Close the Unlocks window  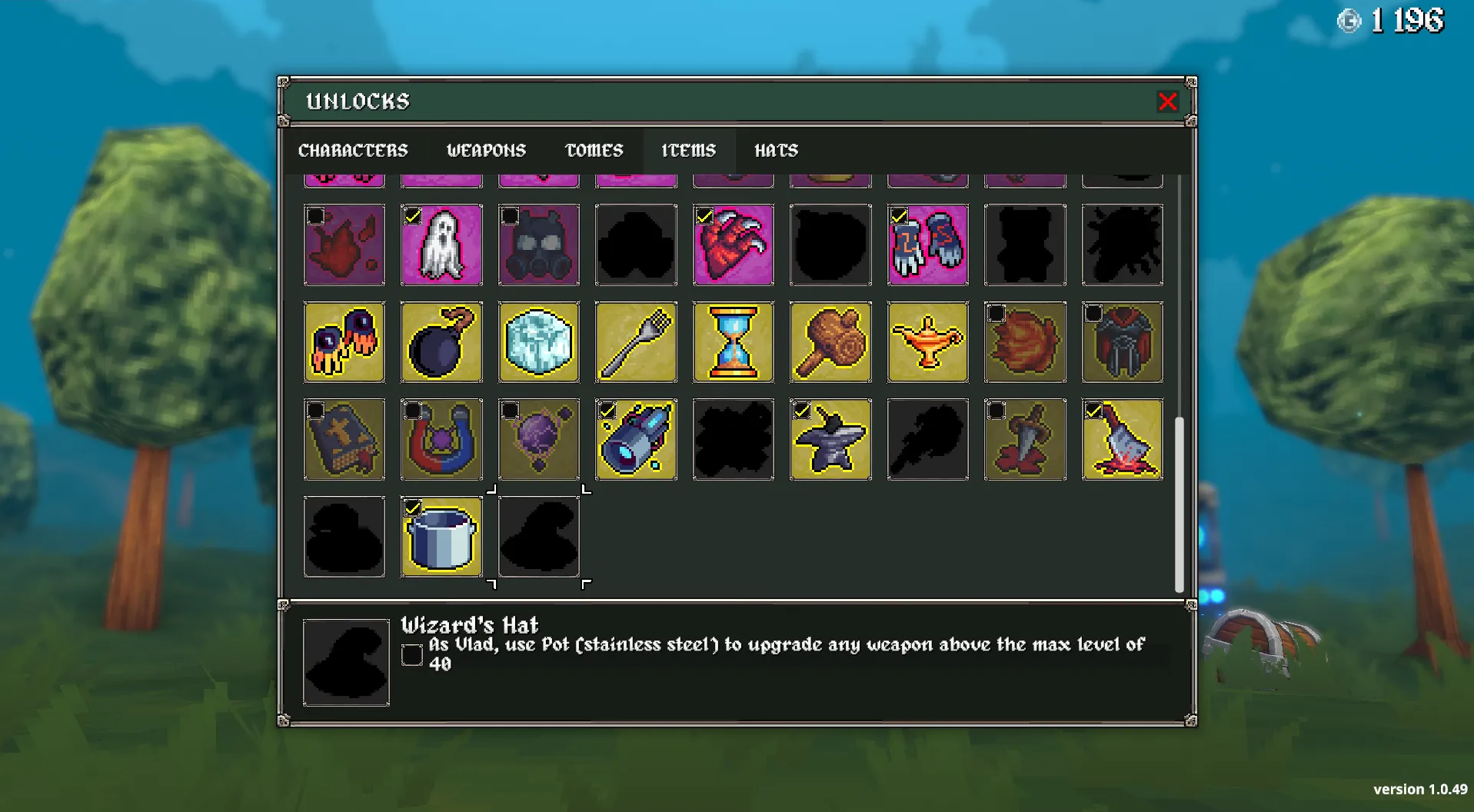coord(1167,101)
